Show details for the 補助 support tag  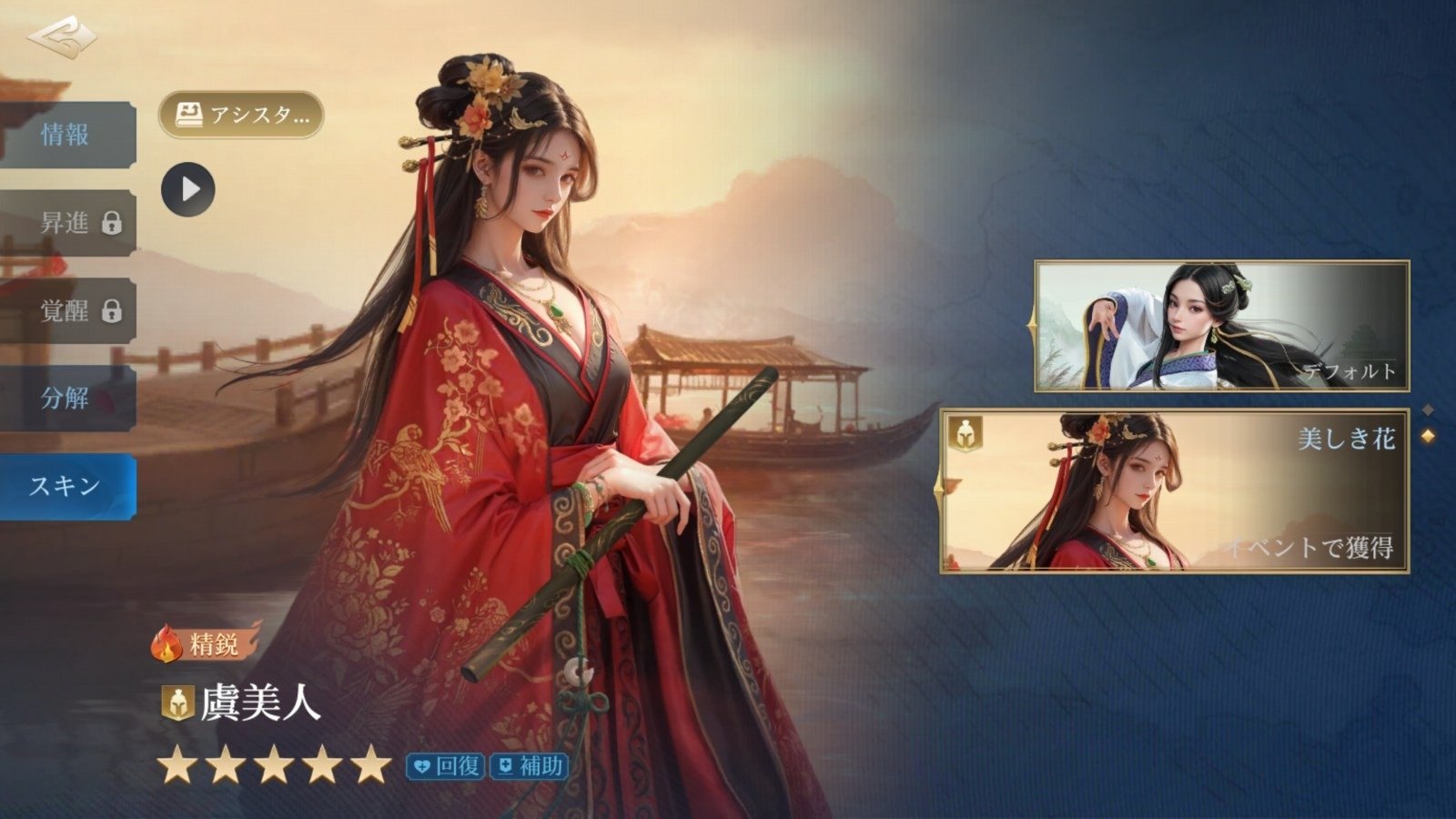tap(529, 766)
